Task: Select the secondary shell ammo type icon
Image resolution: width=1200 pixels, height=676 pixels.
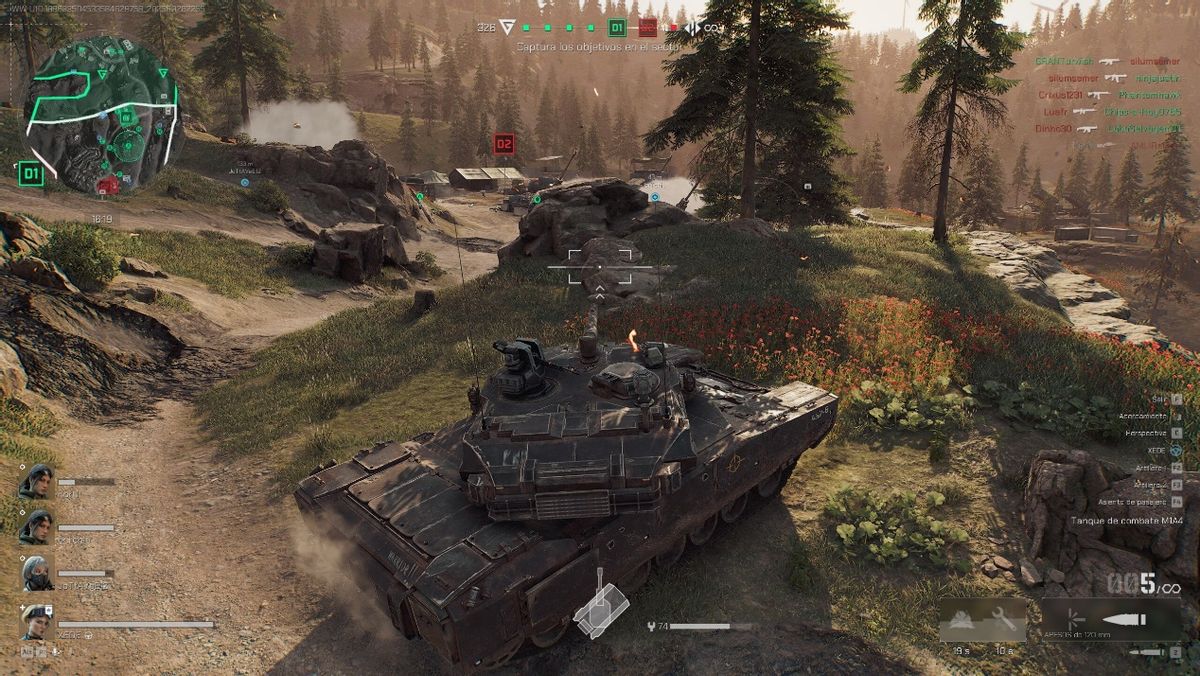Action: [x=1152, y=652]
